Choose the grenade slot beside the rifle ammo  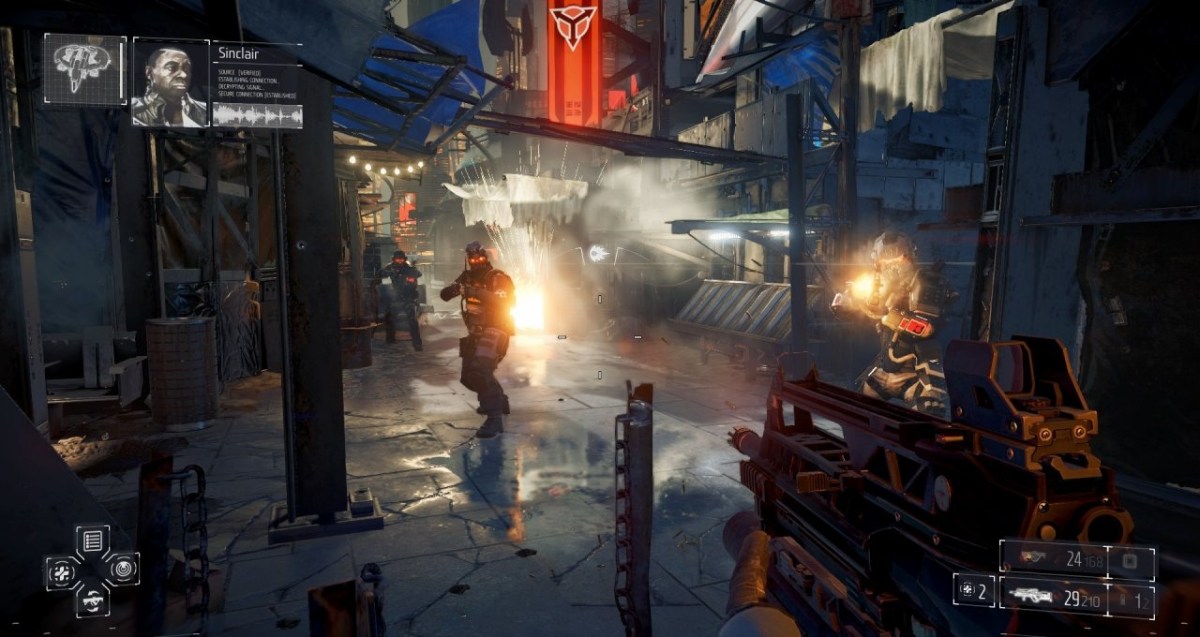(x=1131, y=598)
